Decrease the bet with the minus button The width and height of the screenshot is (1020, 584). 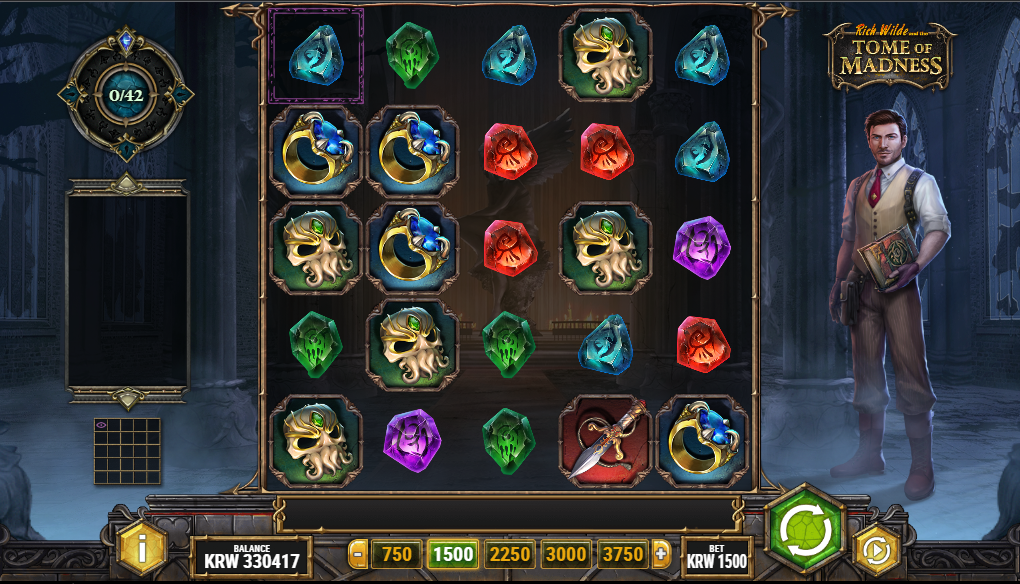(358, 554)
